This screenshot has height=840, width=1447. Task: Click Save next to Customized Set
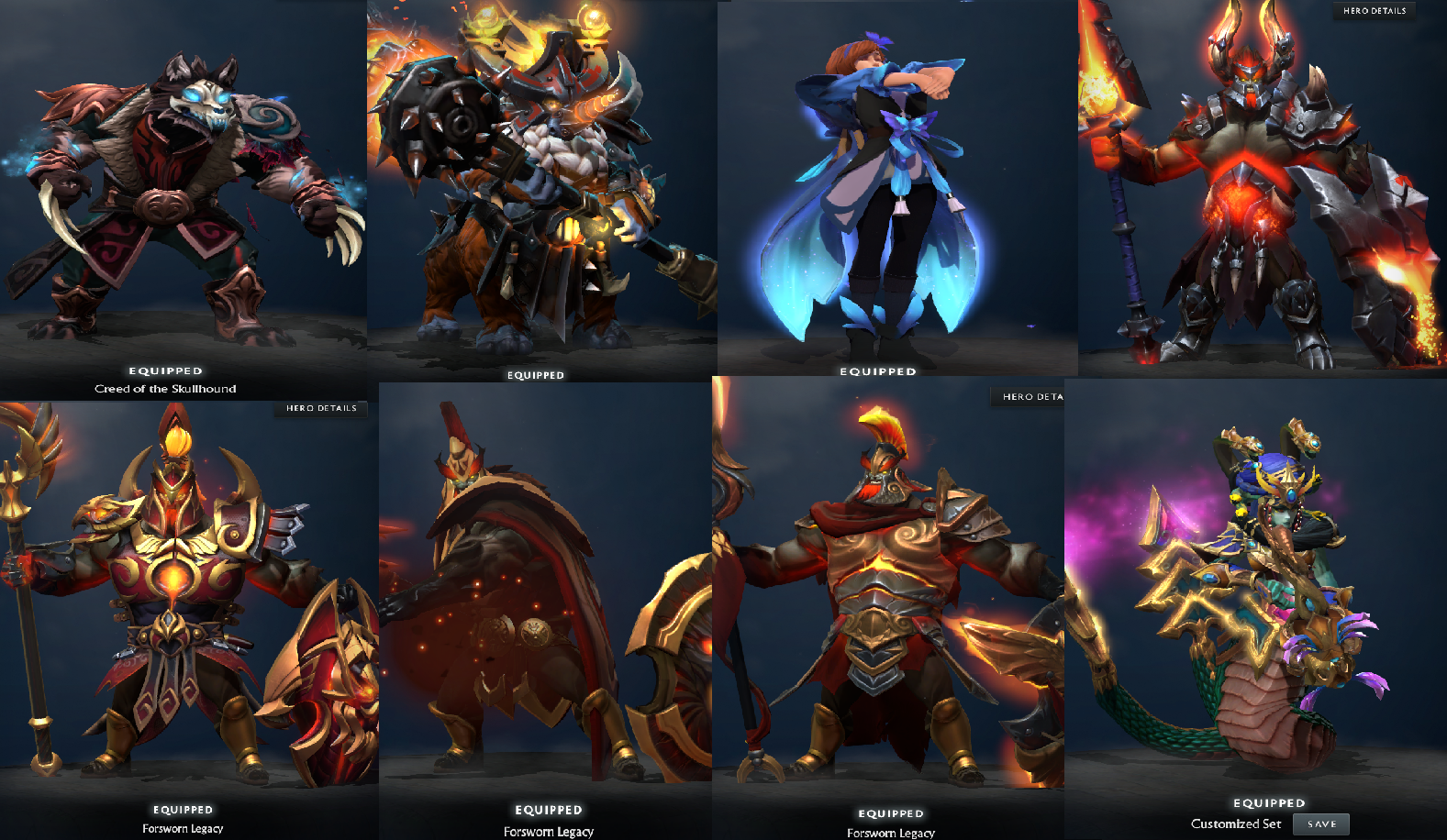pos(1321,823)
